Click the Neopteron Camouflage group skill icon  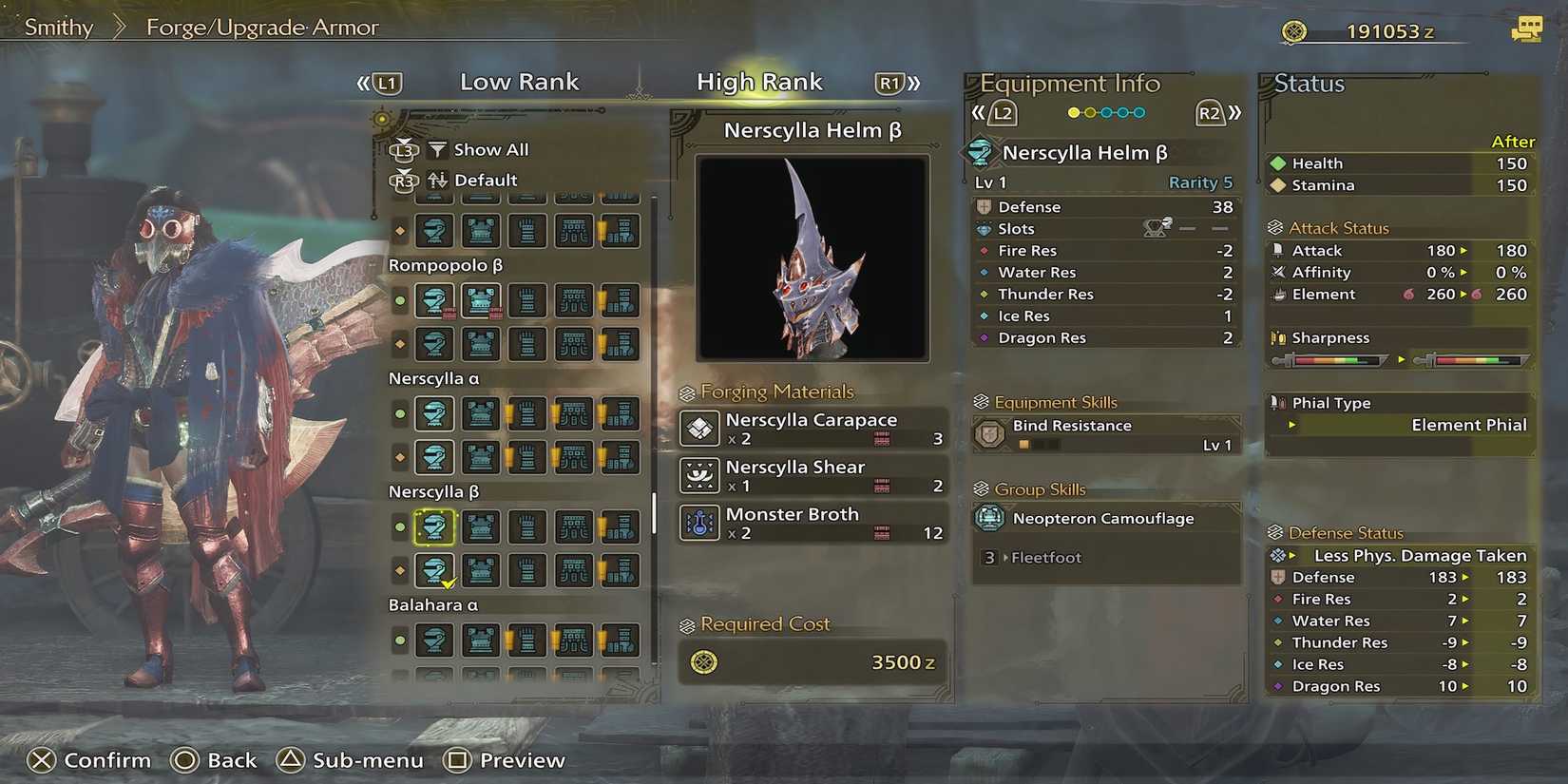(x=989, y=519)
